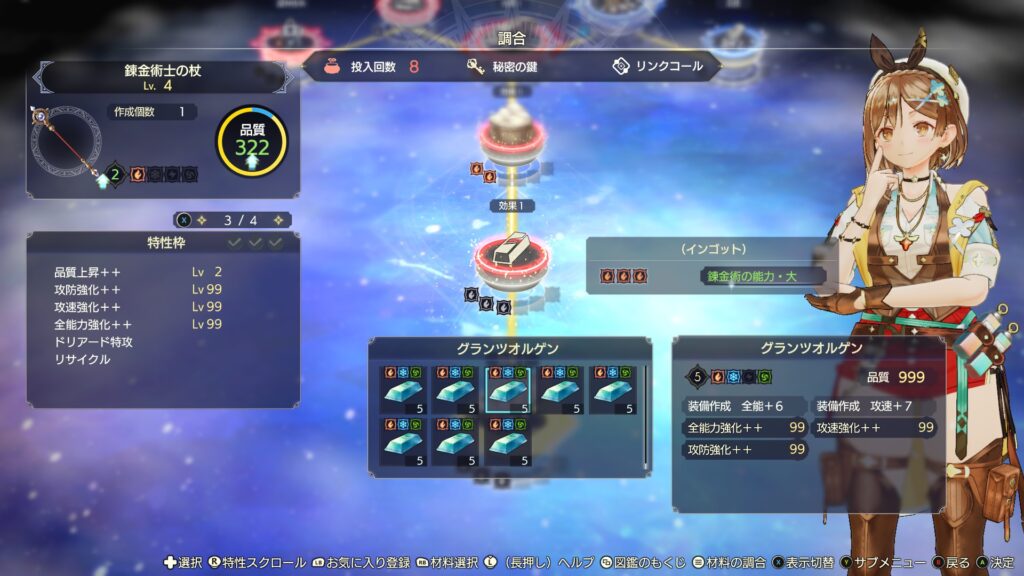Open the 秘密の鍵 secret key option

[514, 67]
